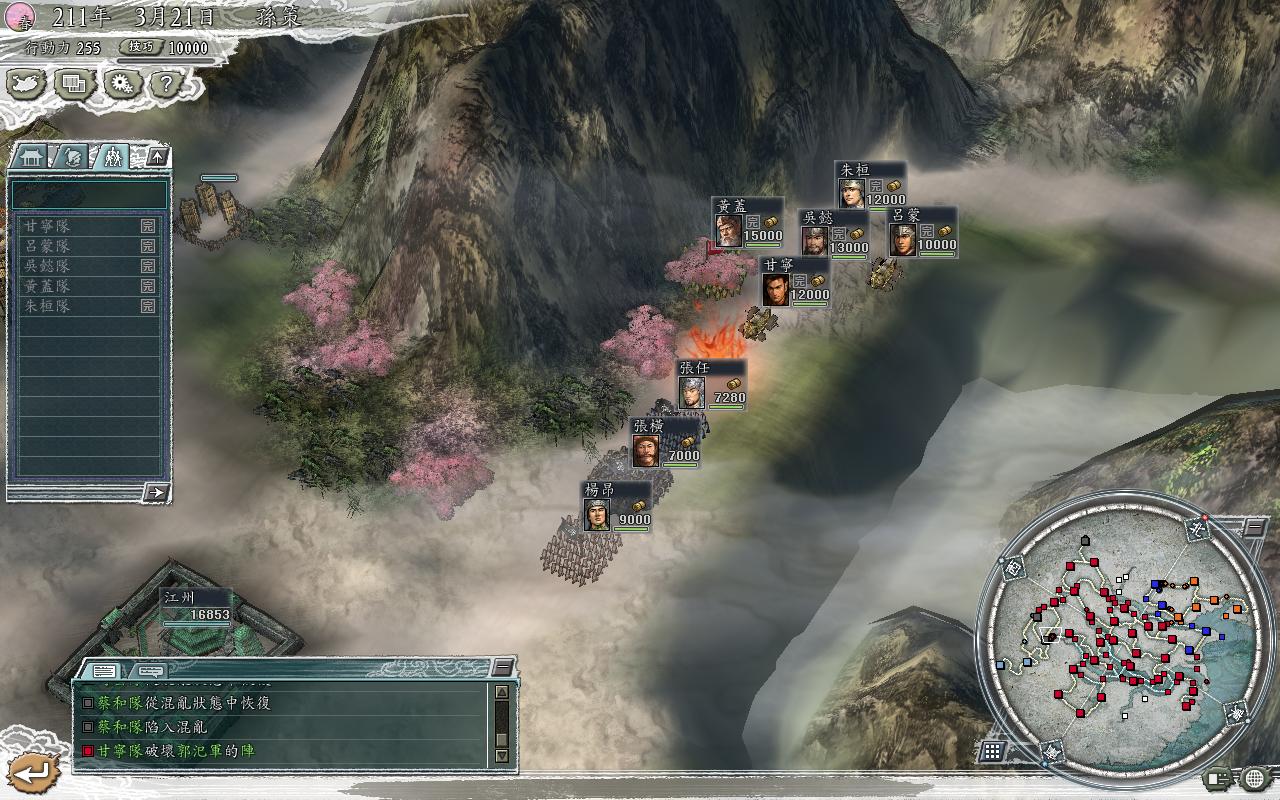End the turn with the return arrow button
The image size is (1280, 800).
pos(34,771)
